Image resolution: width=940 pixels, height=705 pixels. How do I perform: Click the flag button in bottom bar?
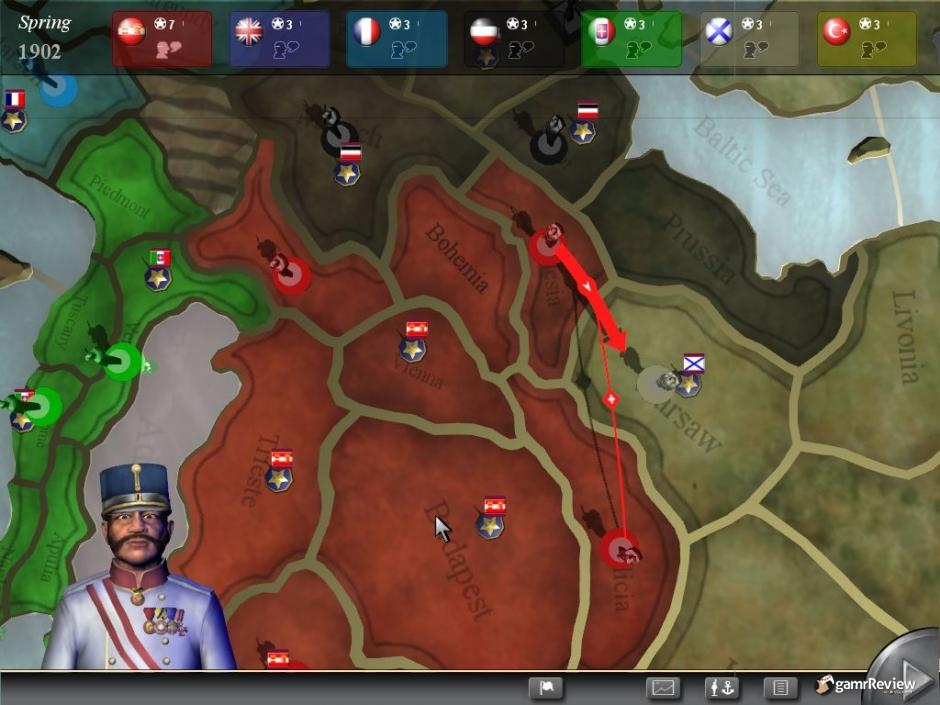546,688
